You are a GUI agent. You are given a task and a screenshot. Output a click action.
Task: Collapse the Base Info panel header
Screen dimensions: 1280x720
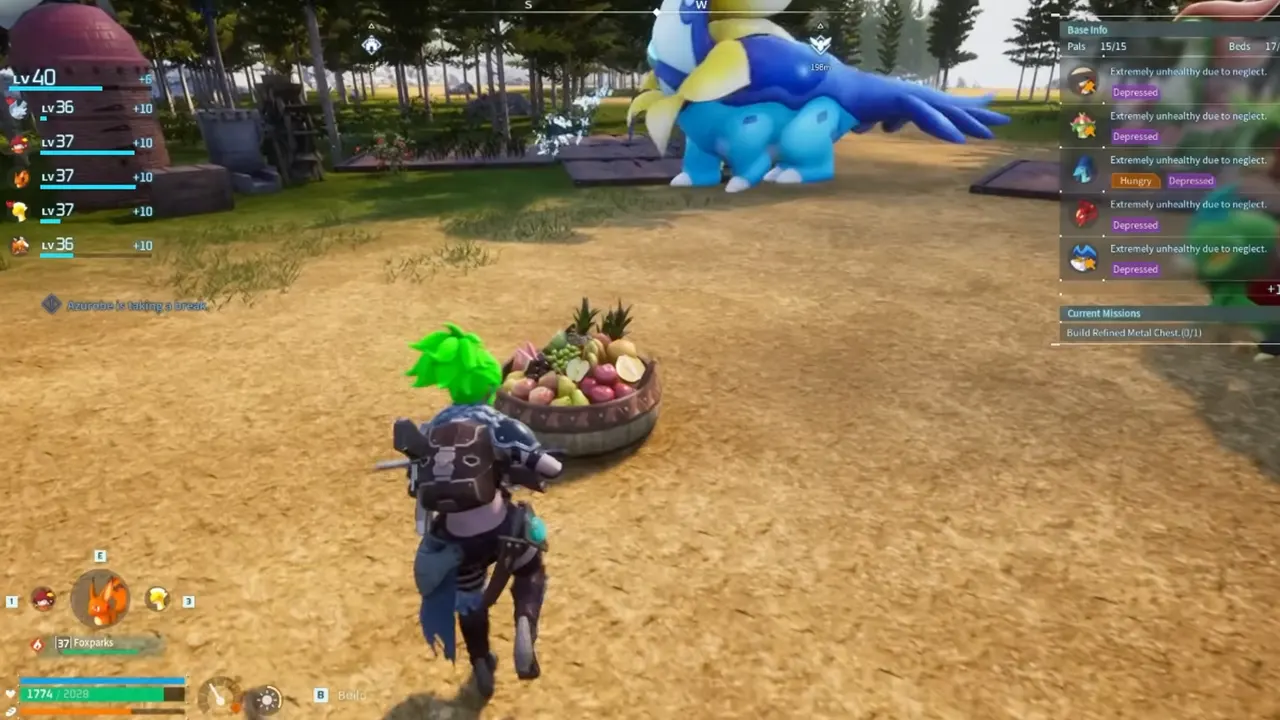1087,29
